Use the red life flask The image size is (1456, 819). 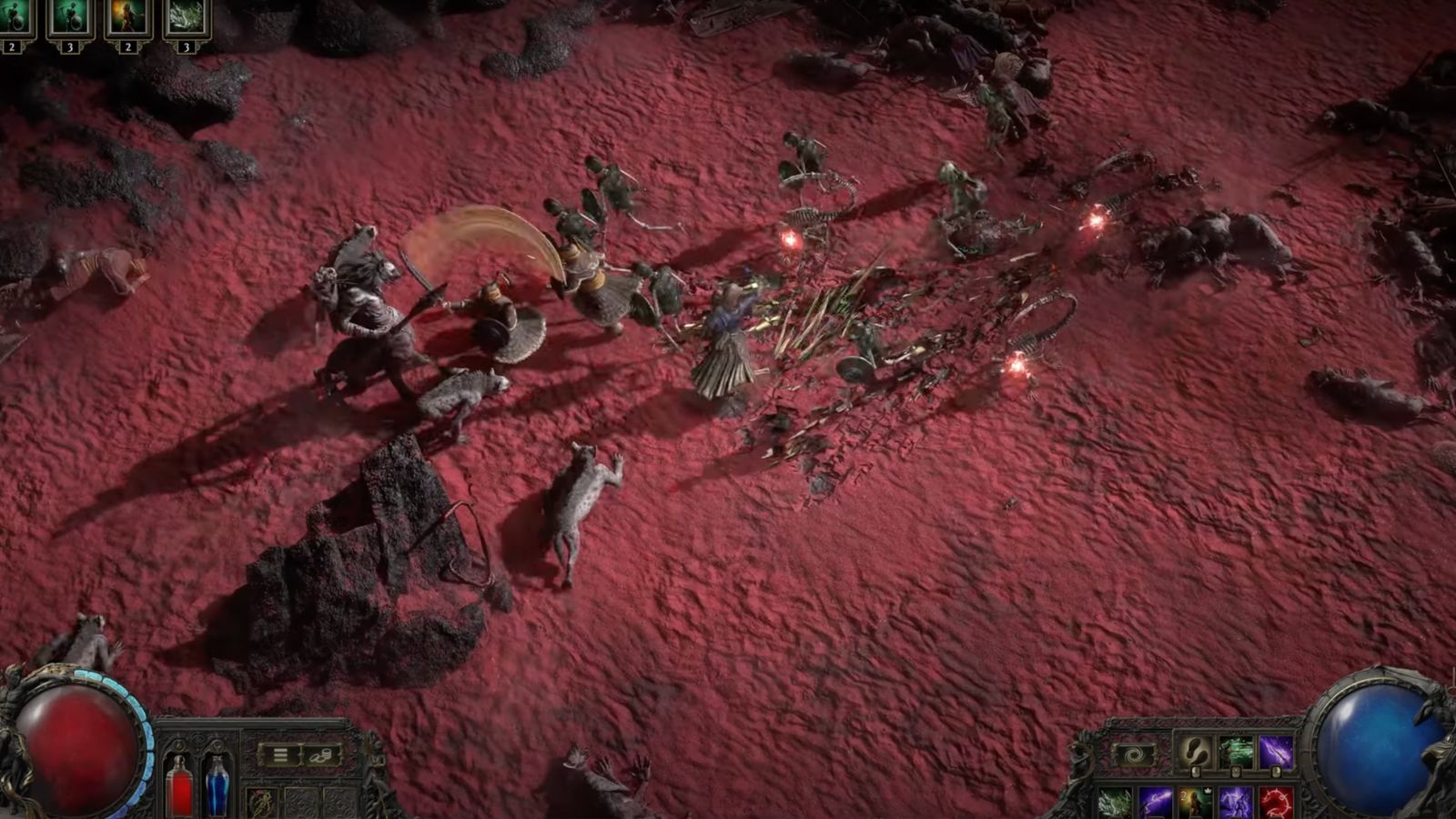click(179, 786)
